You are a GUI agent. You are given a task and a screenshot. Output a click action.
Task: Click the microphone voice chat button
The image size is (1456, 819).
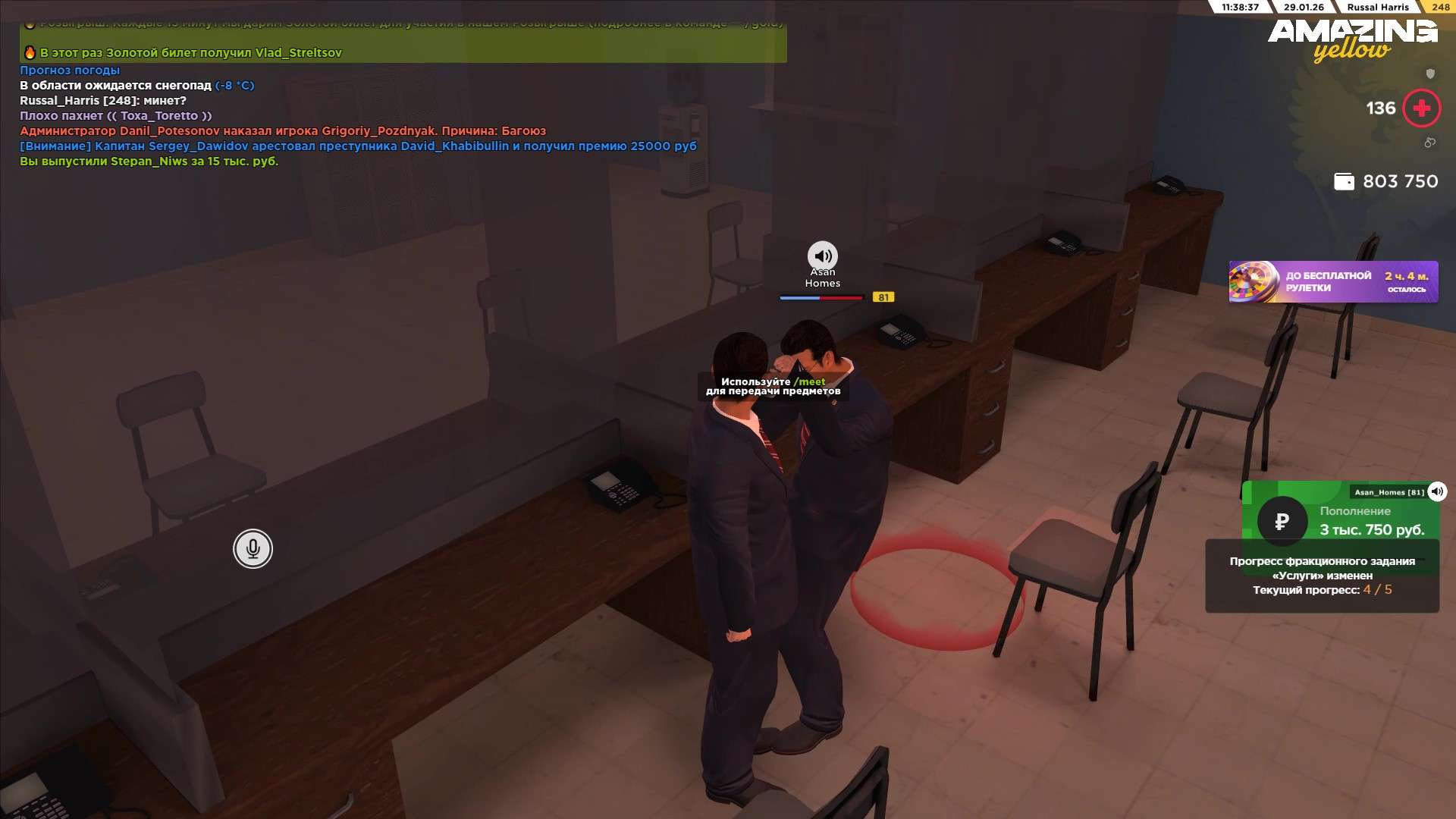pyautogui.click(x=253, y=548)
